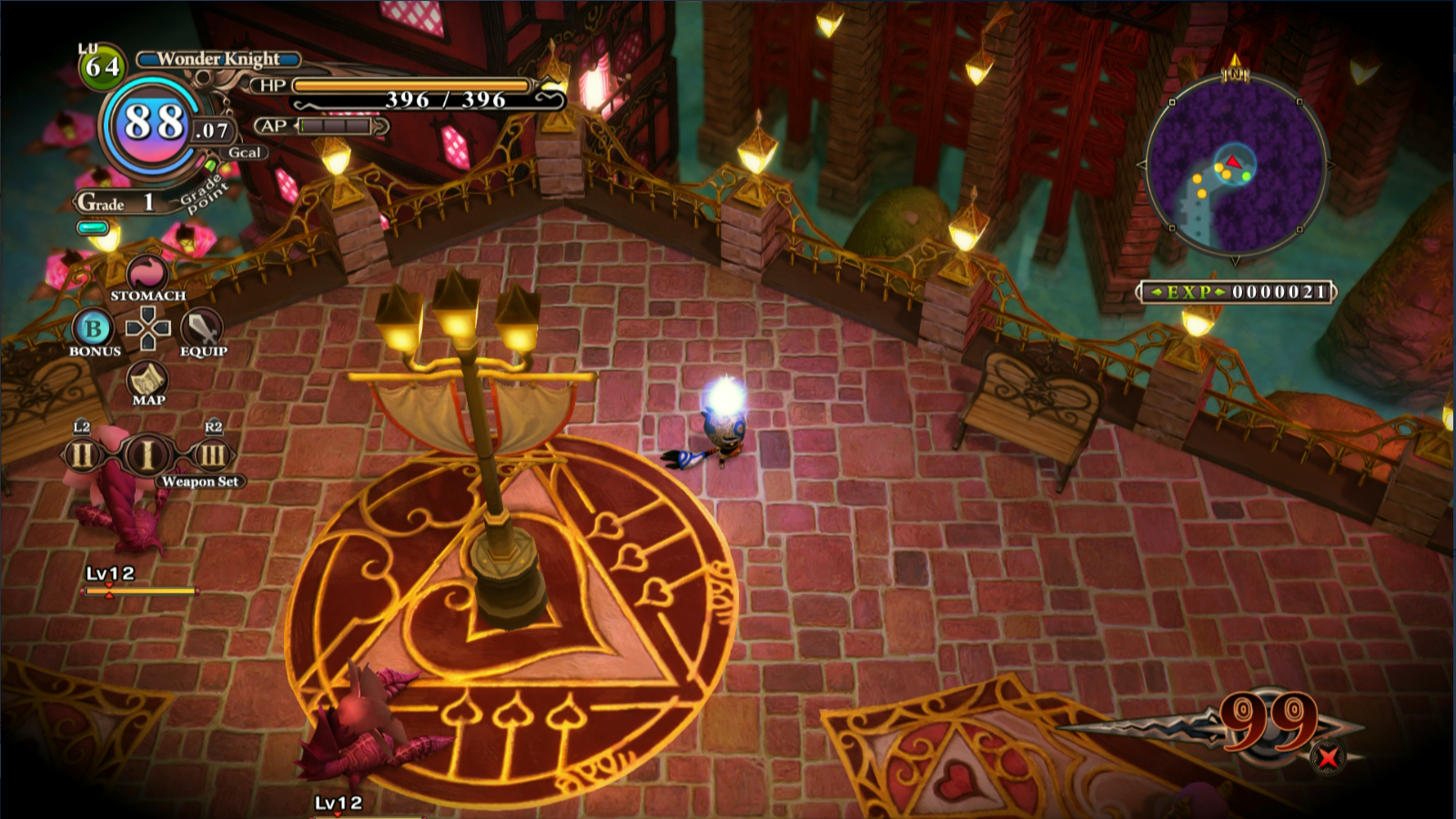Click the circular purple minimap
The height and width of the screenshot is (819, 1456).
point(1235,166)
